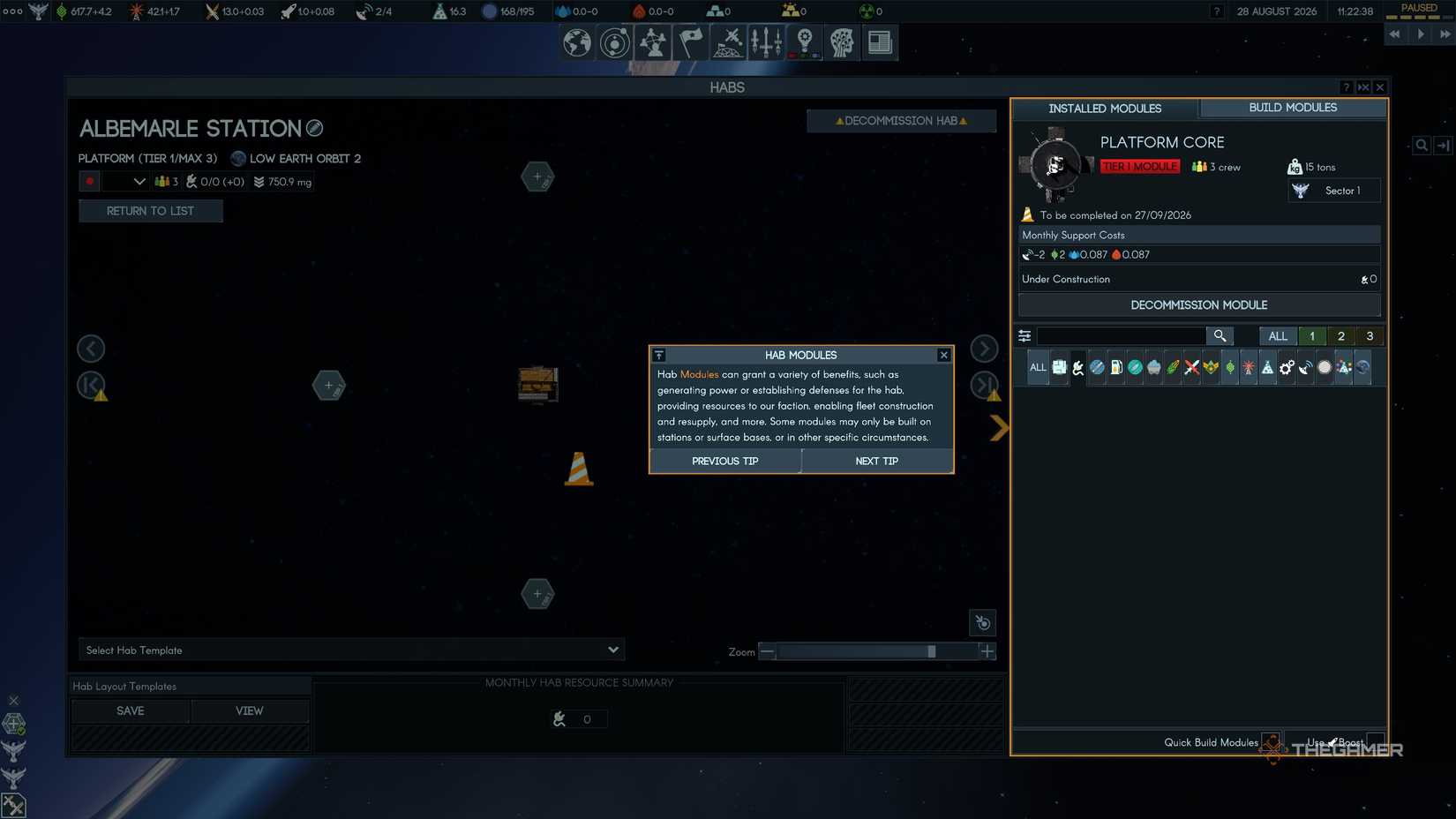Filter modules by power using plug icon
Image resolution: width=1456 pixels, height=819 pixels.
click(x=1078, y=368)
